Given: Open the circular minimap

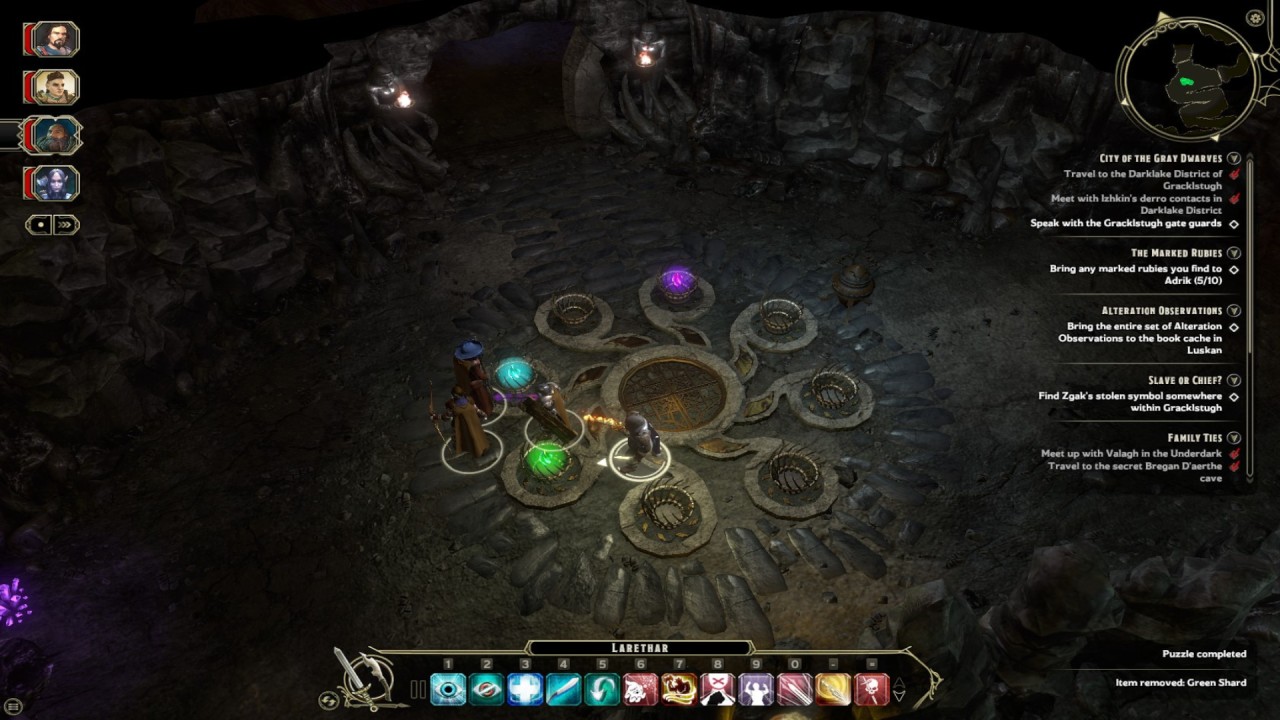Looking at the screenshot, I should coord(1187,78).
